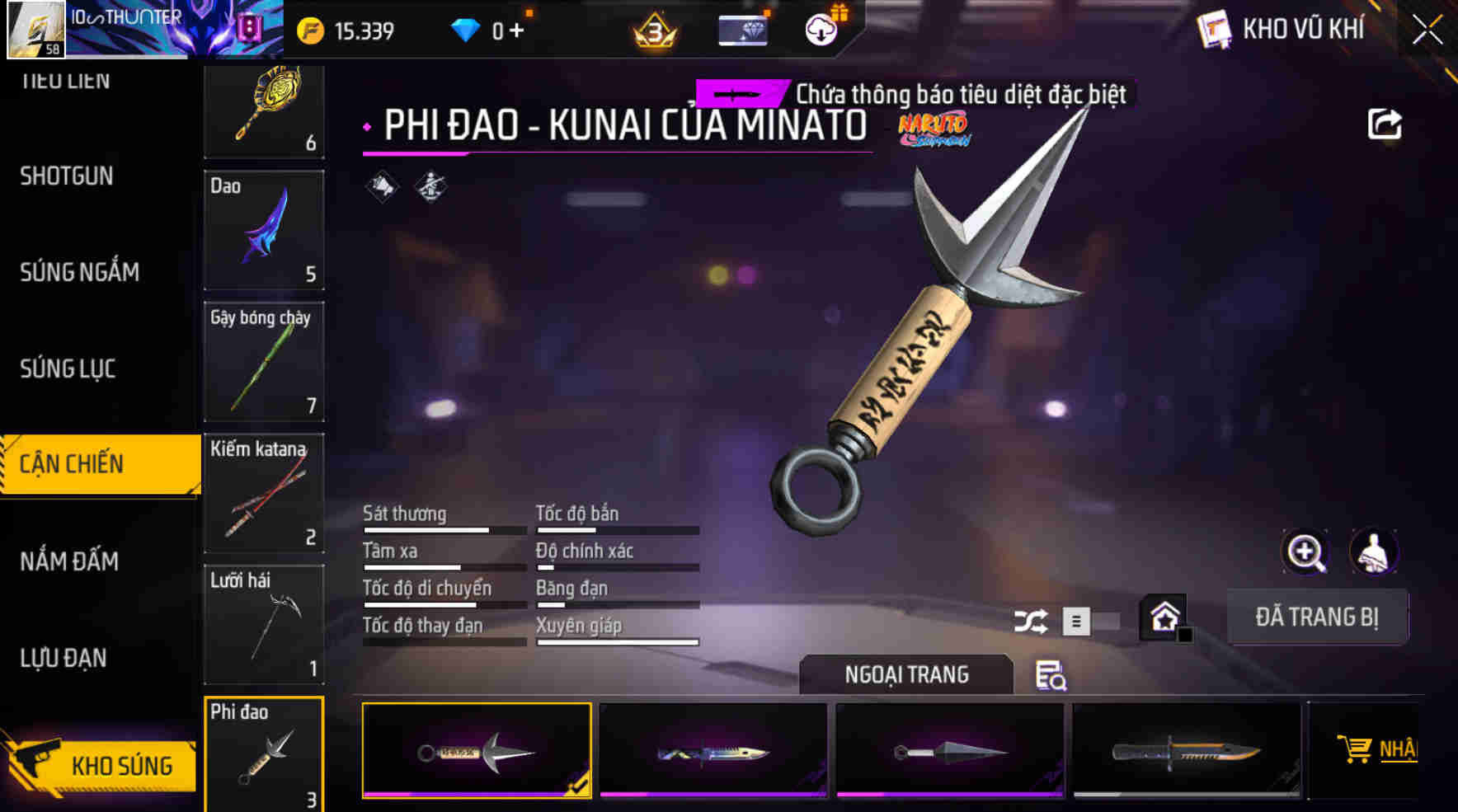The width and height of the screenshot is (1458, 812).
Task: Click the magnifier zoom icon near weapon preview
Action: [x=1305, y=552]
